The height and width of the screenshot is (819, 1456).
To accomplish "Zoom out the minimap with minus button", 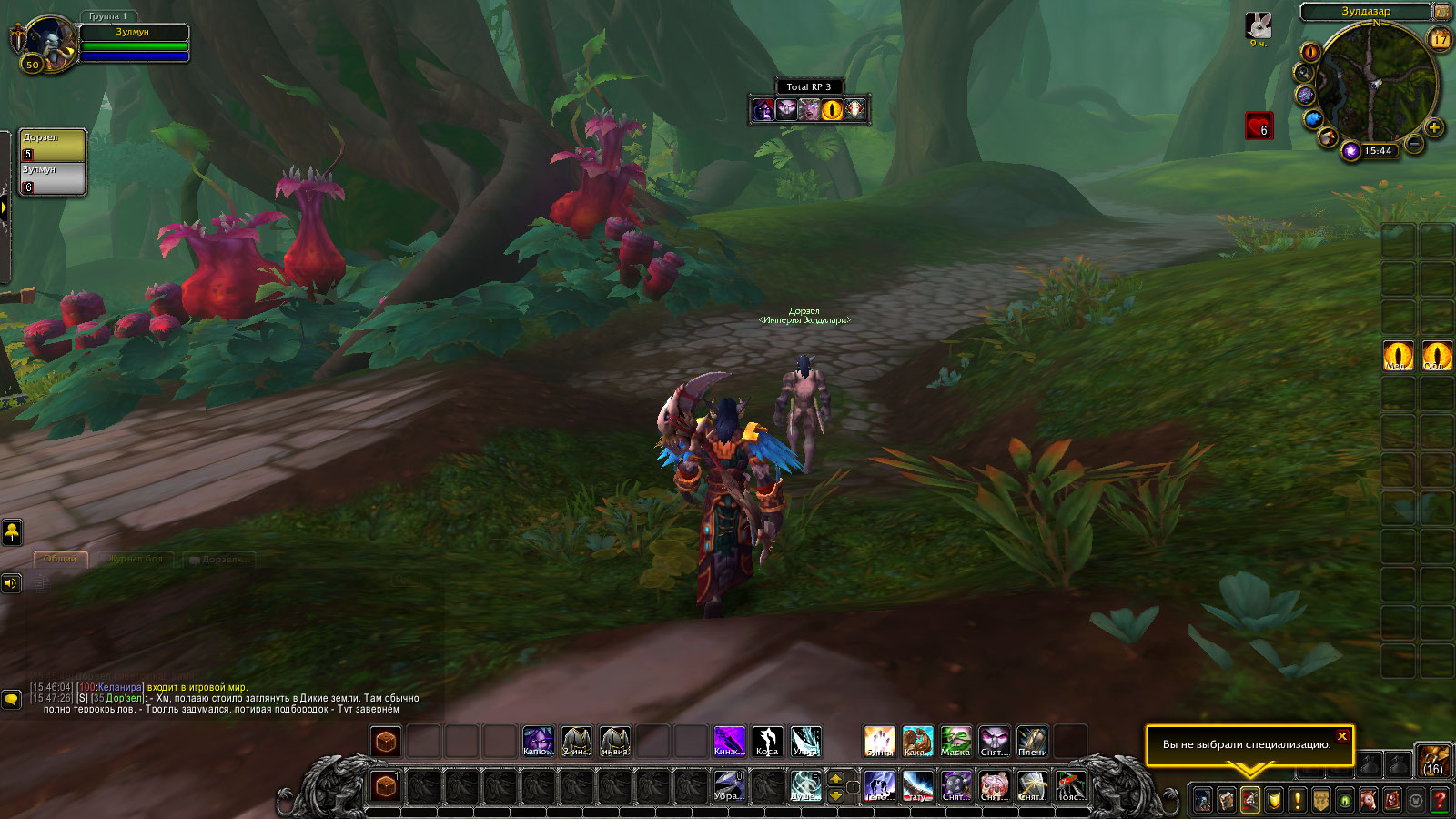I will tap(1414, 144).
